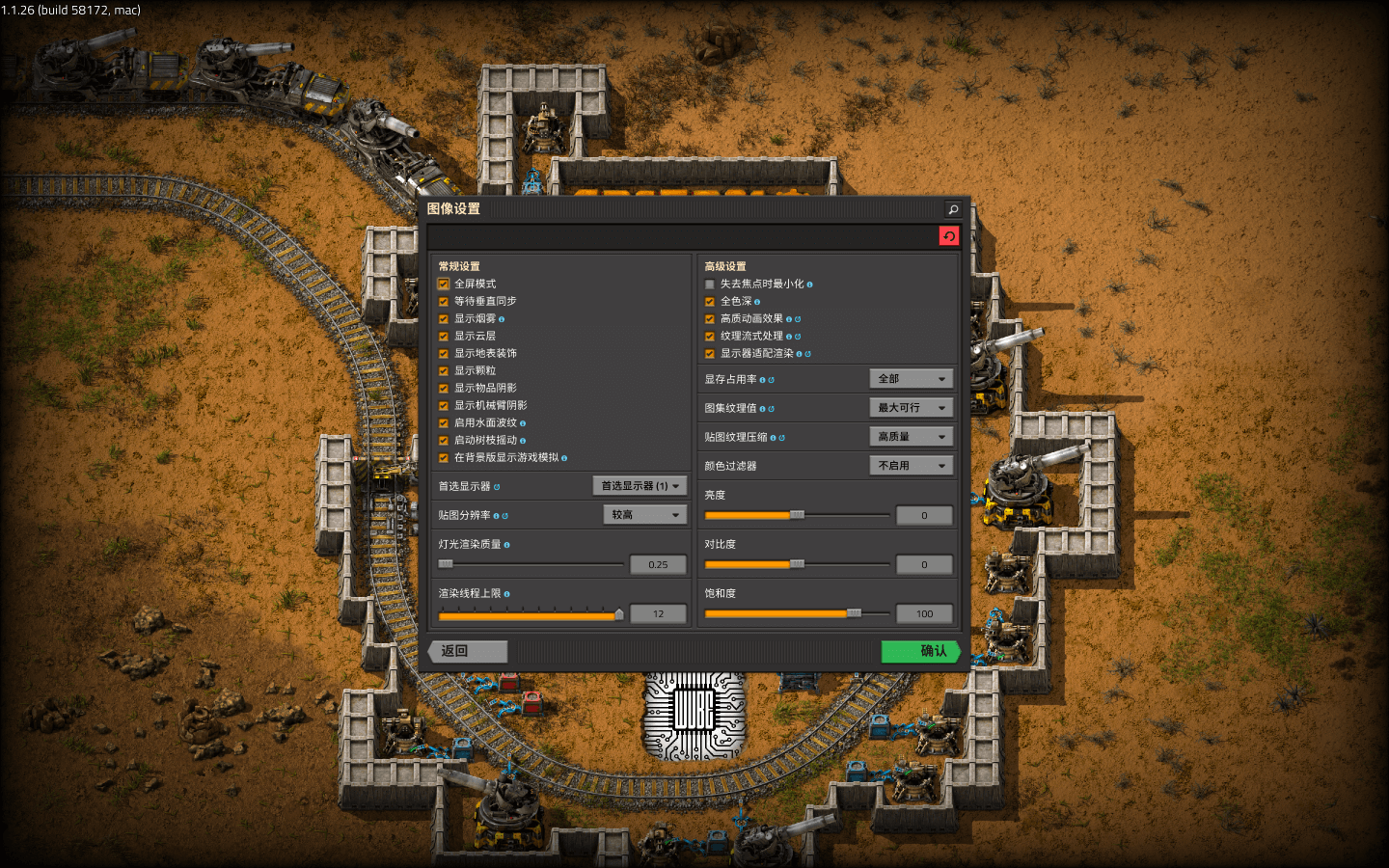Image resolution: width=1389 pixels, height=868 pixels.
Task: Disable the 显示云层 checkbox
Action: click(443, 336)
